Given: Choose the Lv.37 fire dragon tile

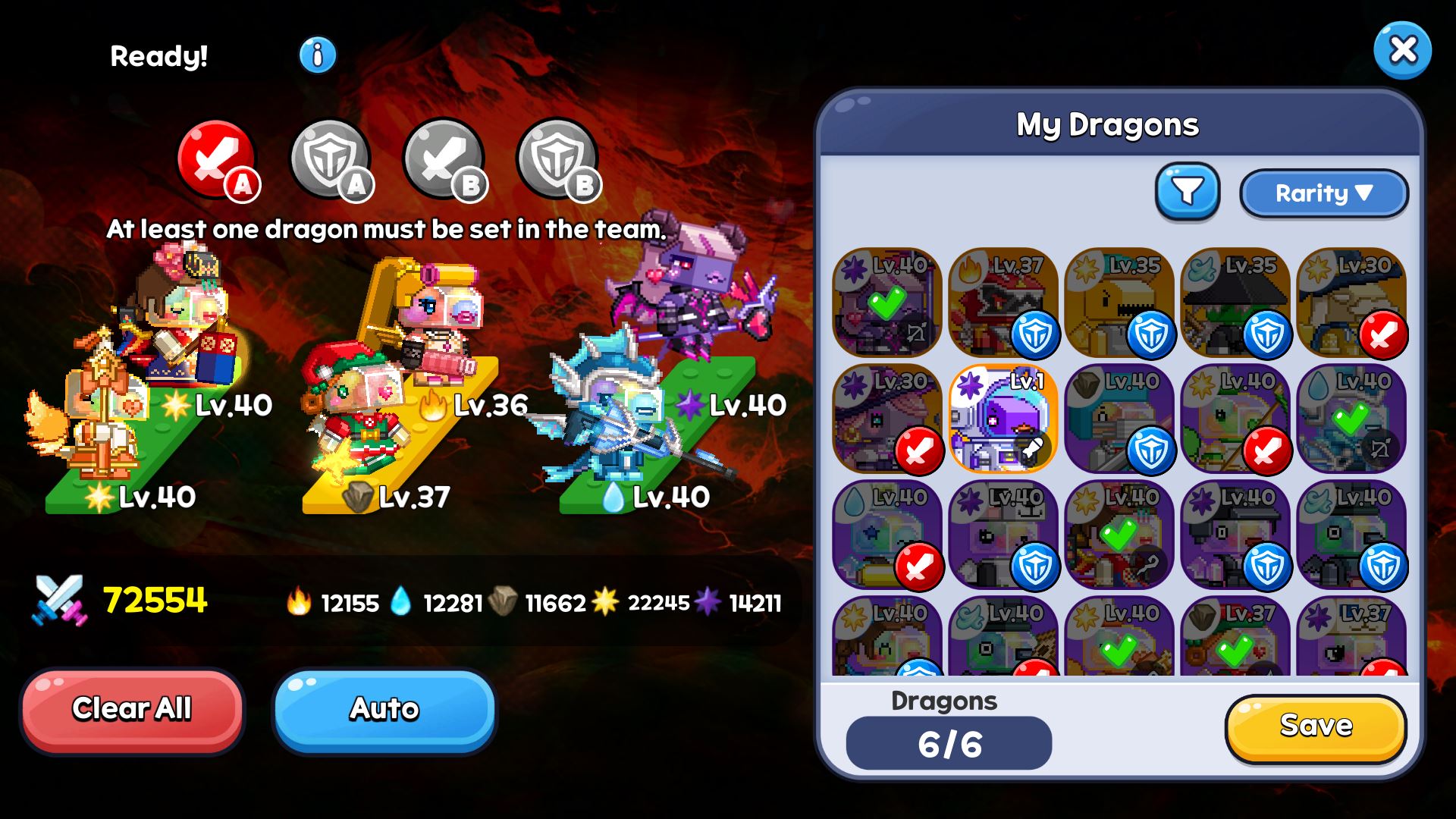Looking at the screenshot, I should pyautogui.click(x=1003, y=303).
